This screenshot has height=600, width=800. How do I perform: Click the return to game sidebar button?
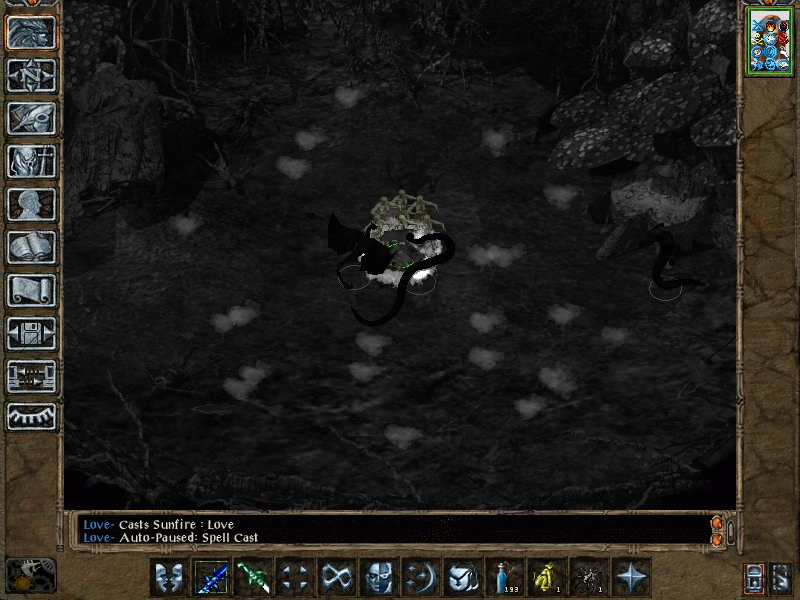tap(31, 32)
